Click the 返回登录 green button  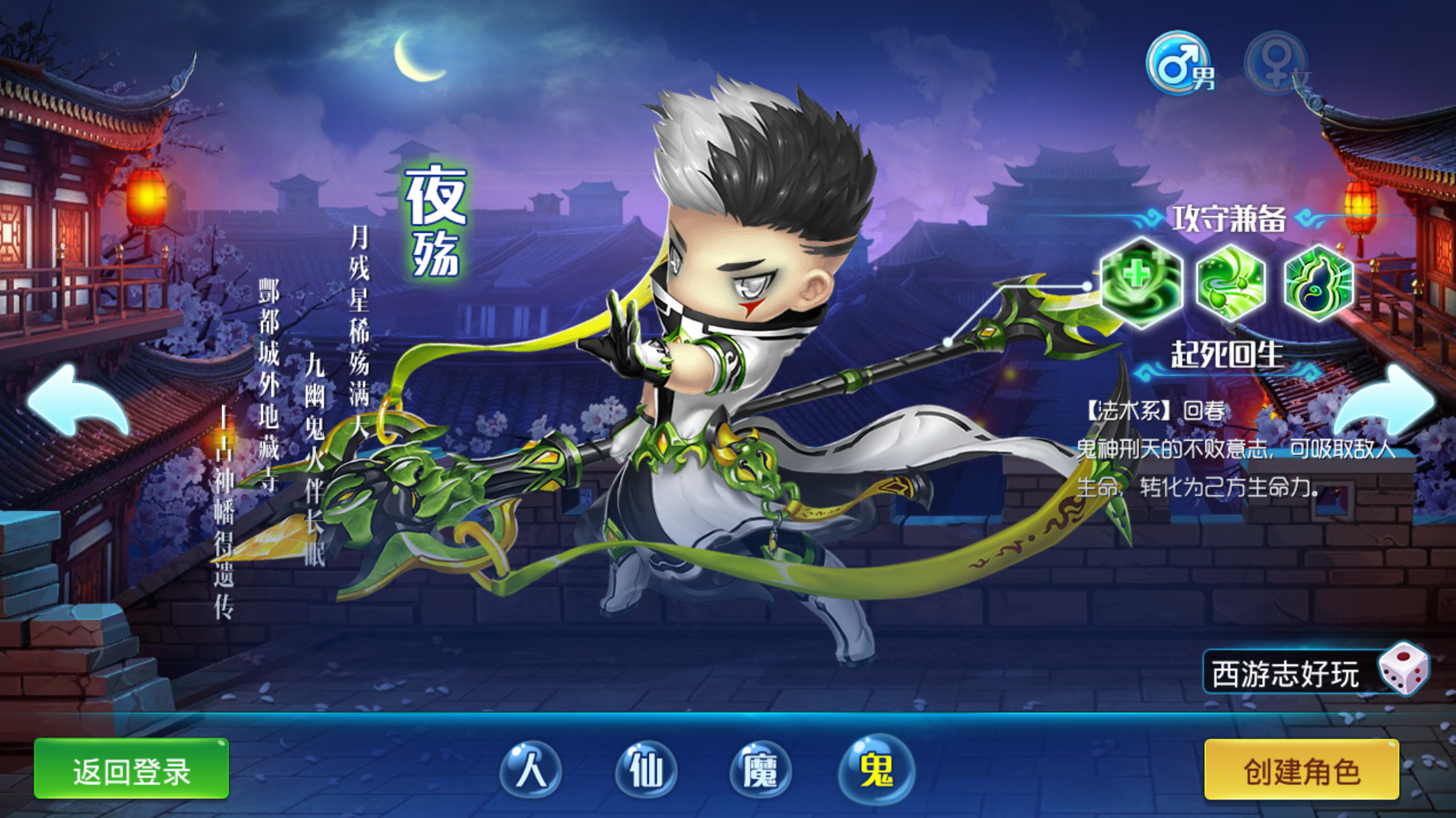tap(131, 770)
